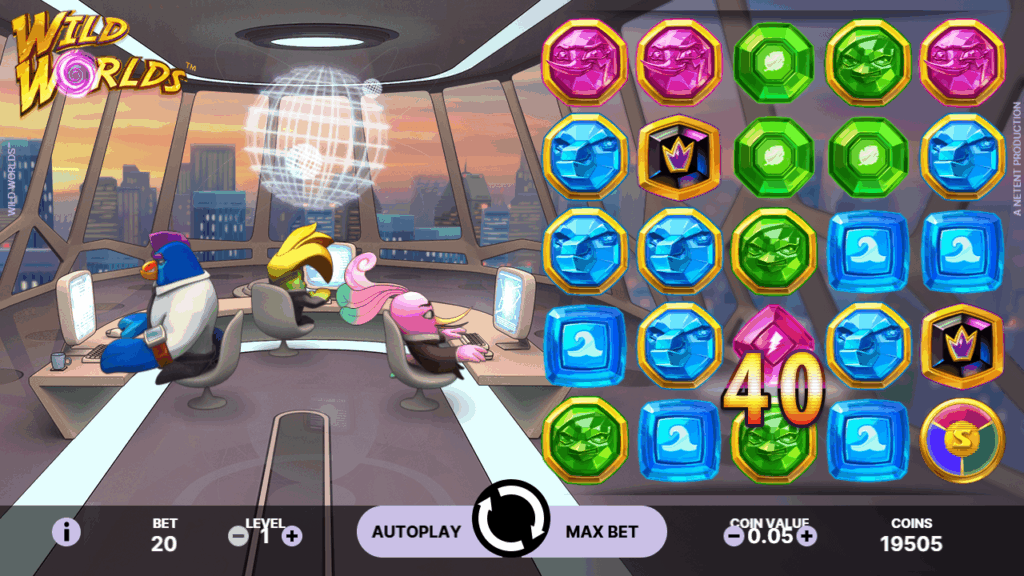
Task: Increase the bet level
Action: click(292, 535)
